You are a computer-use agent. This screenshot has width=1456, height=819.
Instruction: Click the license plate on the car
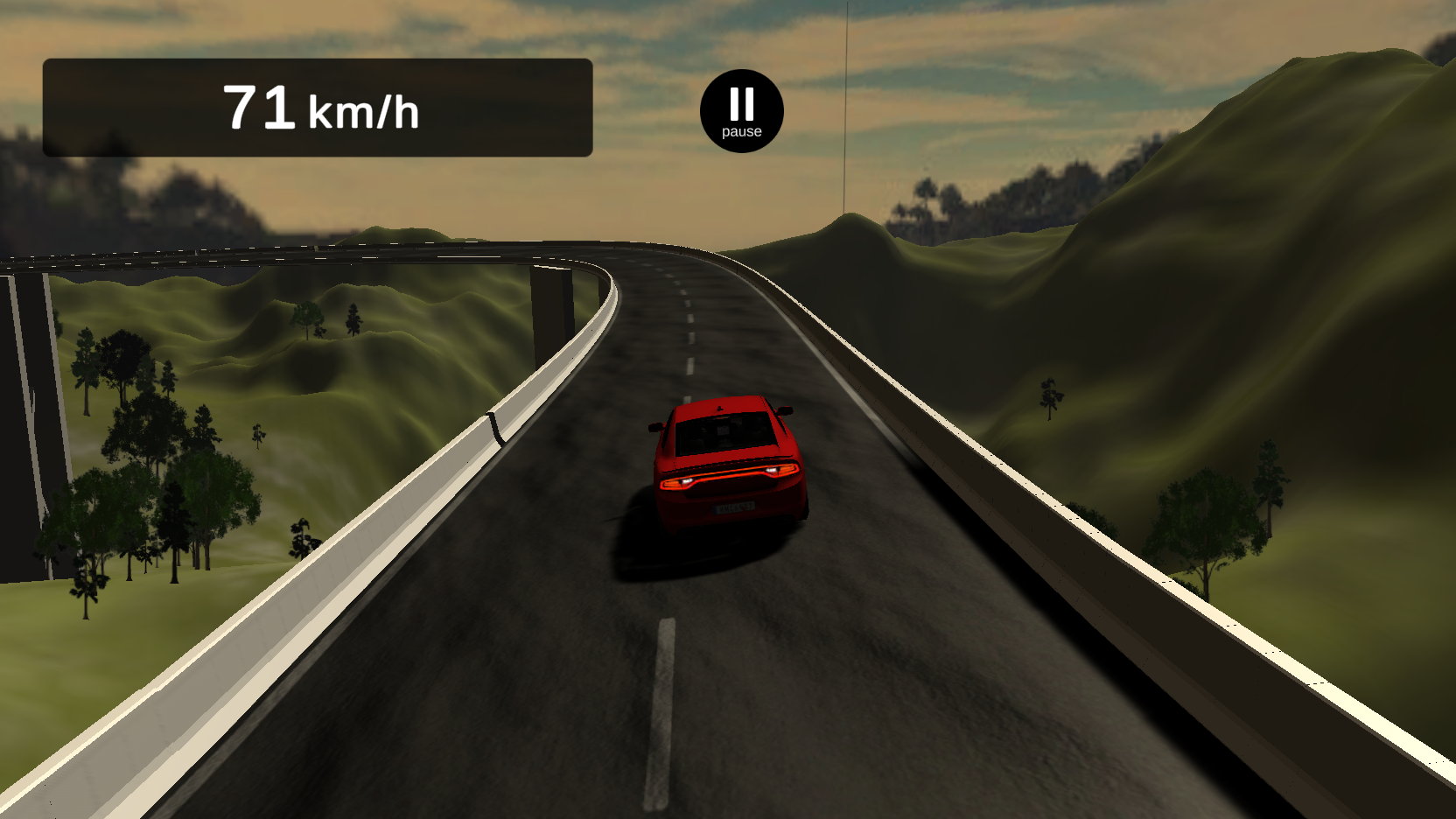[733, 507]
